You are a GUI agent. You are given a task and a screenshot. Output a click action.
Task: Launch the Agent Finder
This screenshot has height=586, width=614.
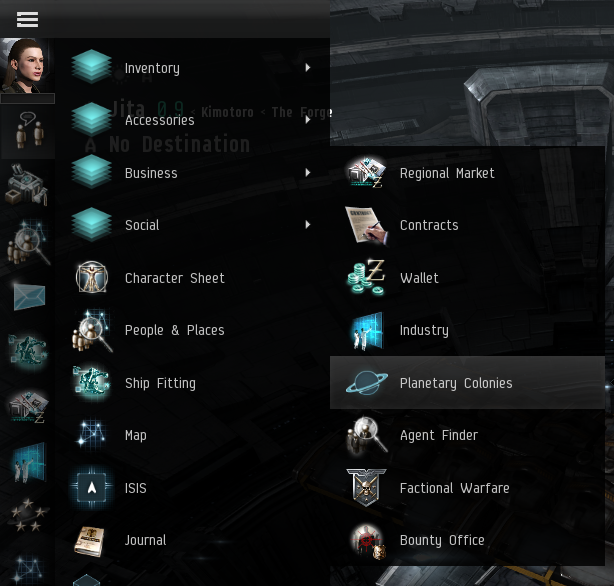pyautogui.click(x=438, y=435)
